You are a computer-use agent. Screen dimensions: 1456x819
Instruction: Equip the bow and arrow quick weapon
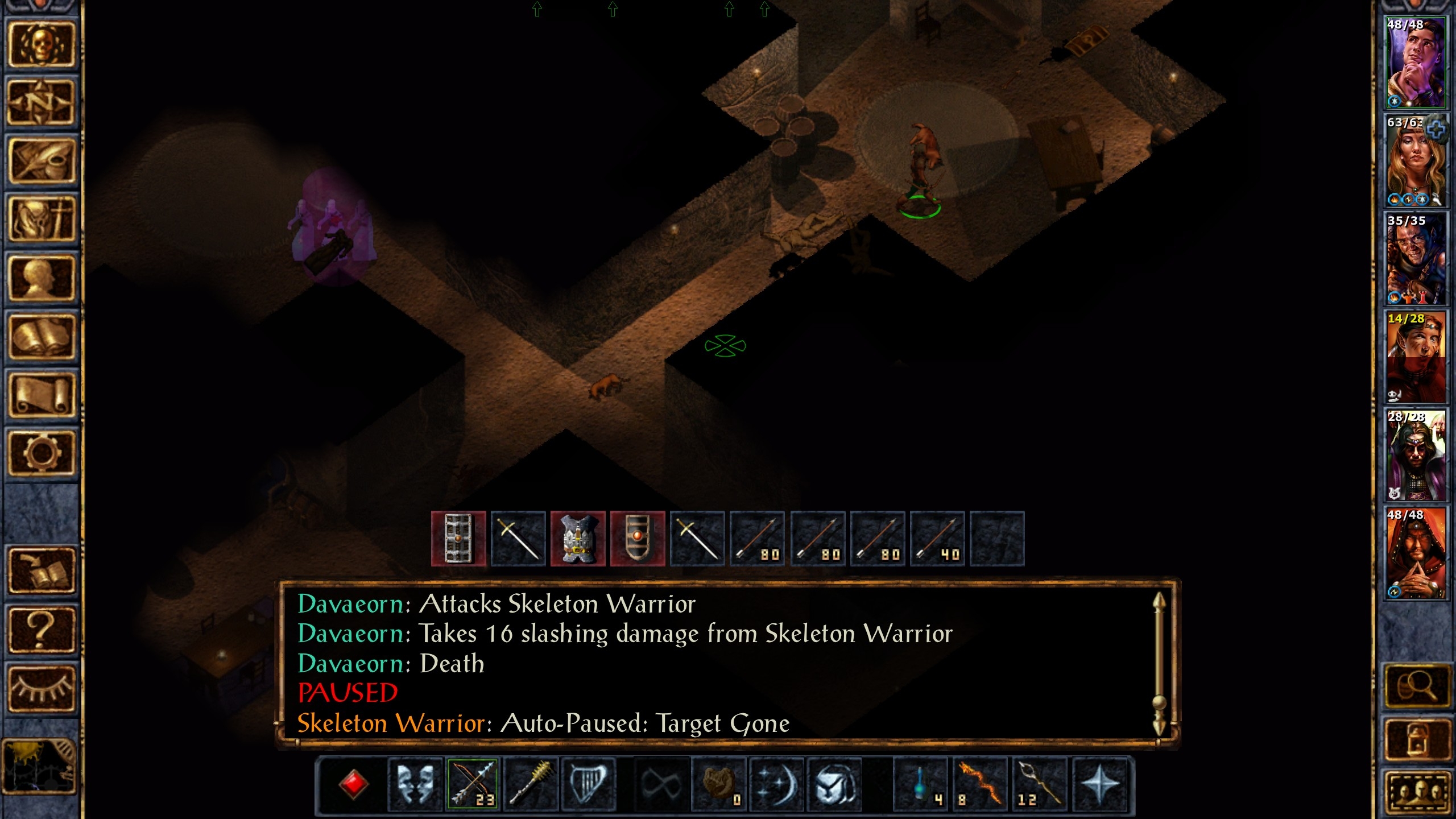coord(473,784)
